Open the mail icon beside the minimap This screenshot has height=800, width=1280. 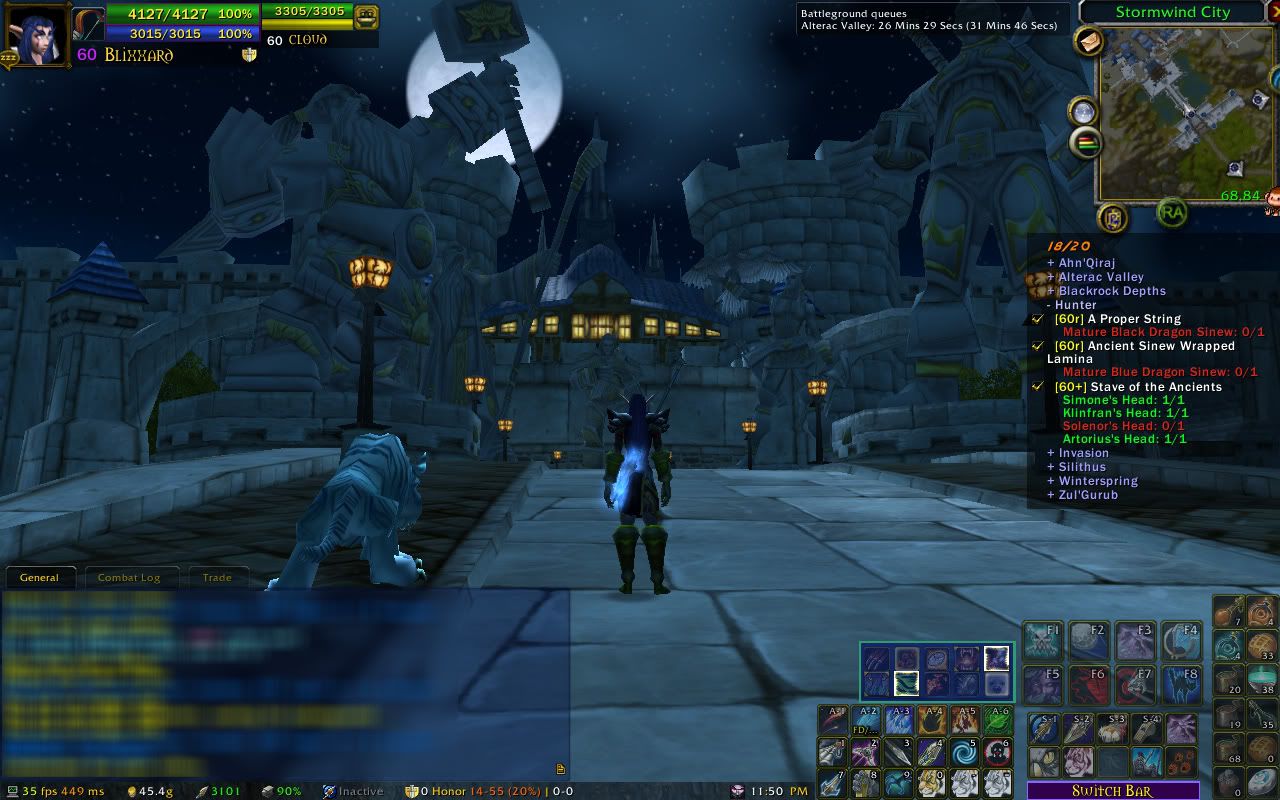[x=1089, y=41]
